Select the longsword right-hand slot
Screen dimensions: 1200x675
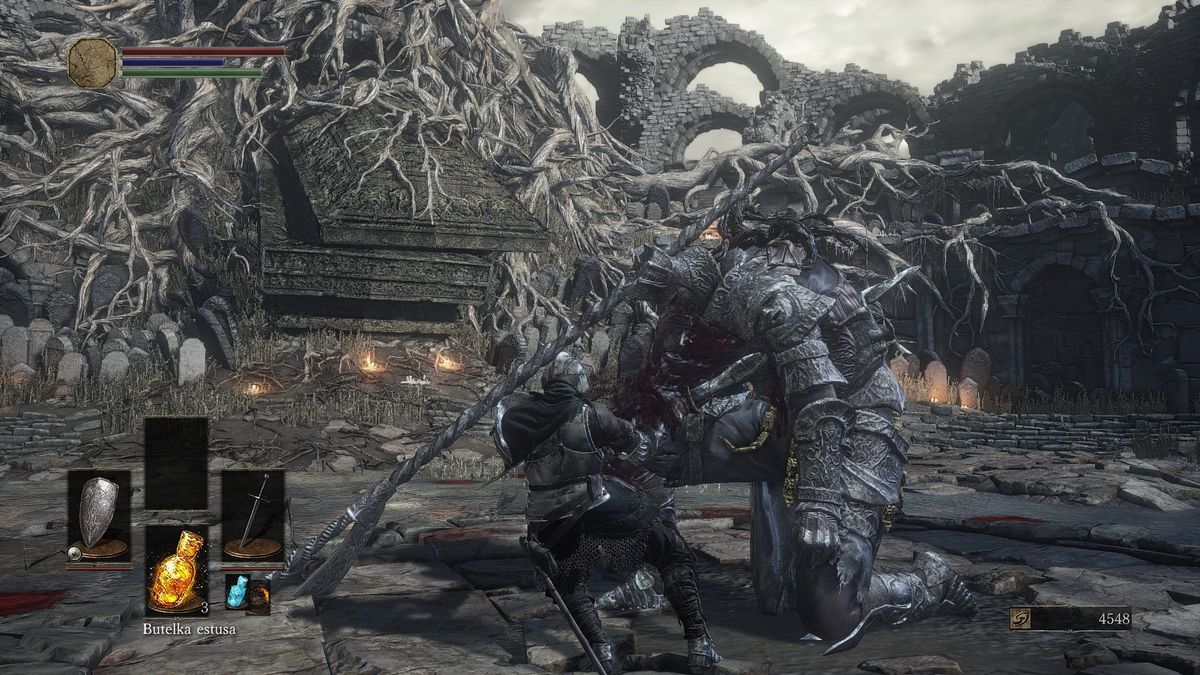(x=253, y=515)
